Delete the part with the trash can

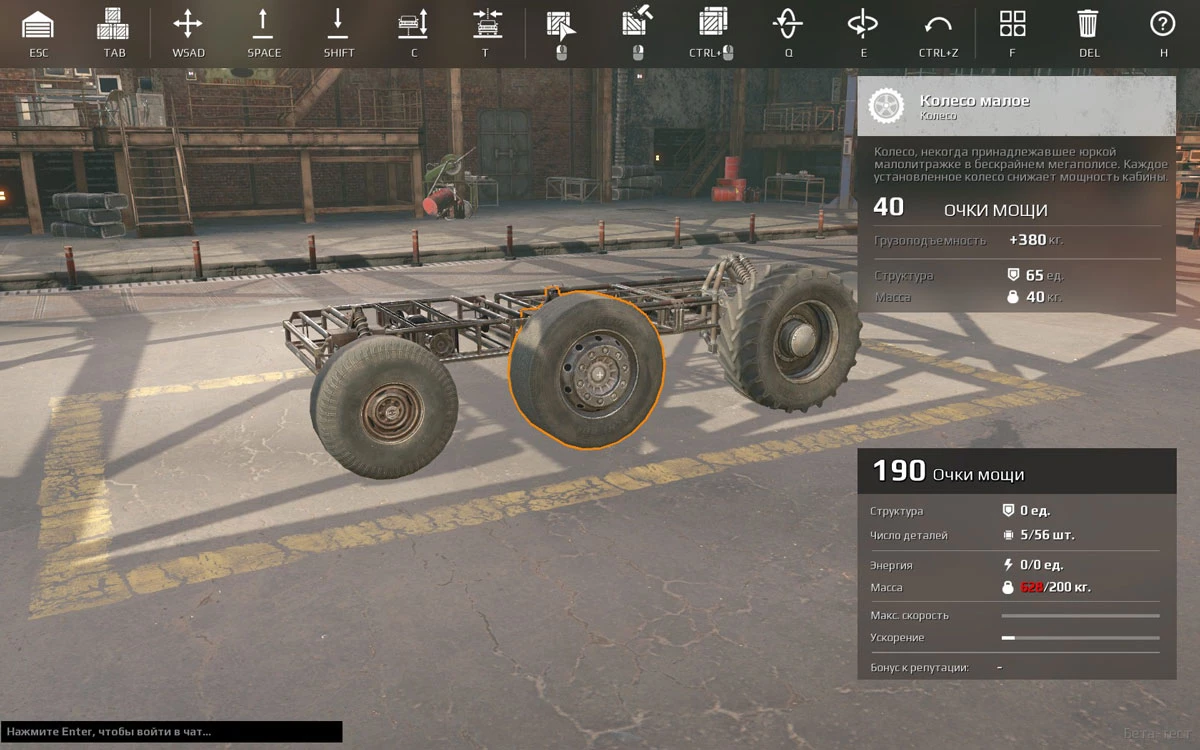[x=1088, y=24]
